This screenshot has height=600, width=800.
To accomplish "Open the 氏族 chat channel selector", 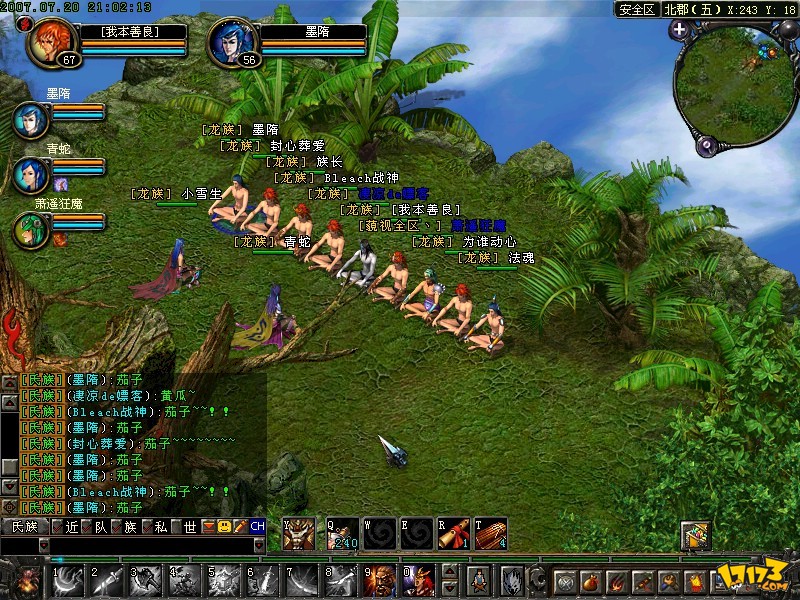I will tap(24, 526).
